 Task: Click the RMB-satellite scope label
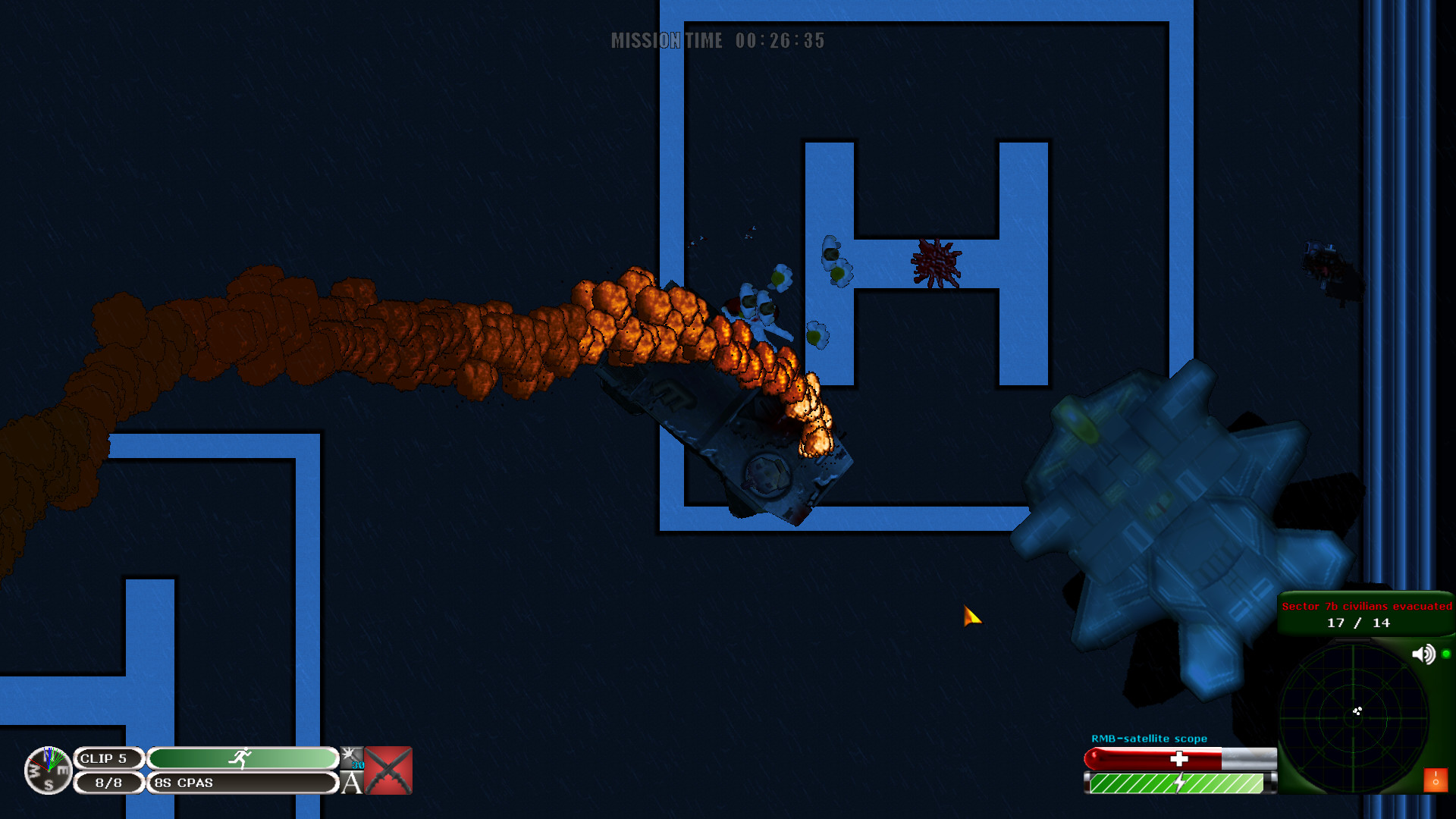point(1148,737)
